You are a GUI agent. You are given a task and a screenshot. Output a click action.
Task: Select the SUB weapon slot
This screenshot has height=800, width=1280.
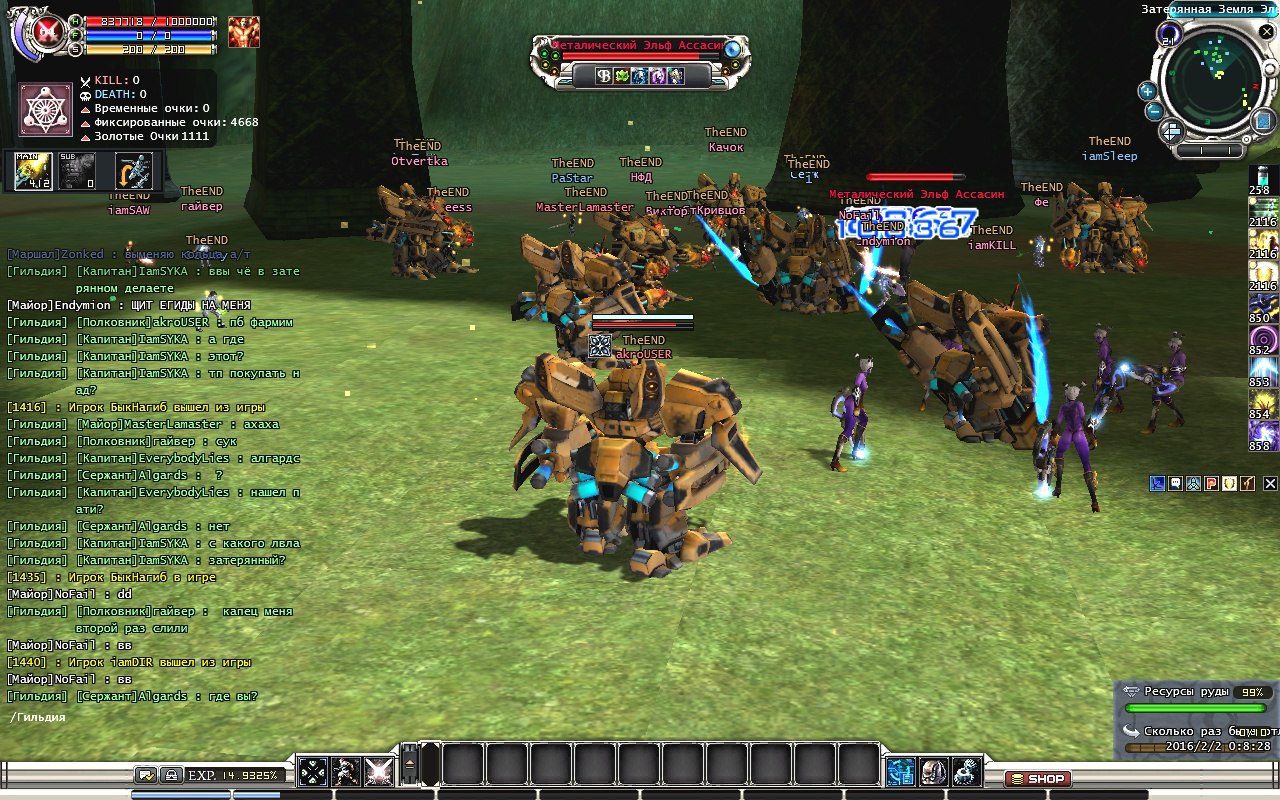77,171
